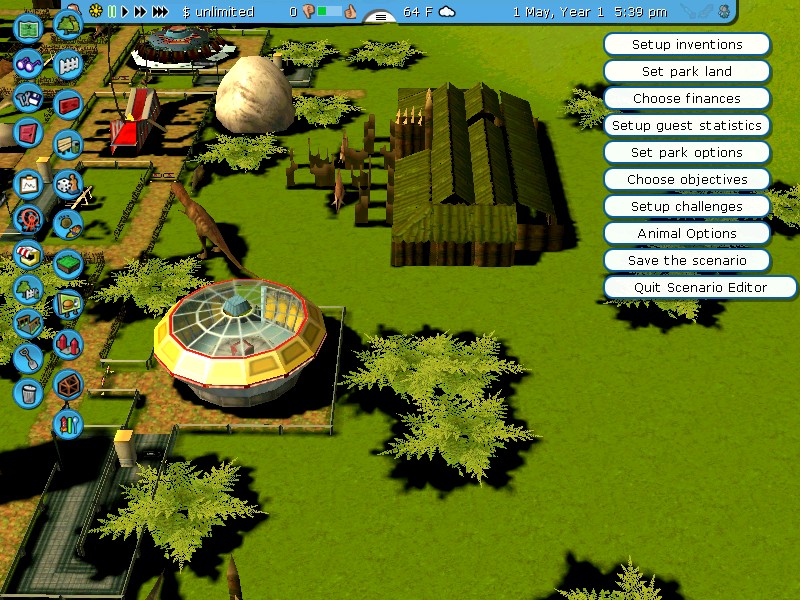800x600 pixels.
Task: Open Setup inventions menu
Action: (686, 45)
